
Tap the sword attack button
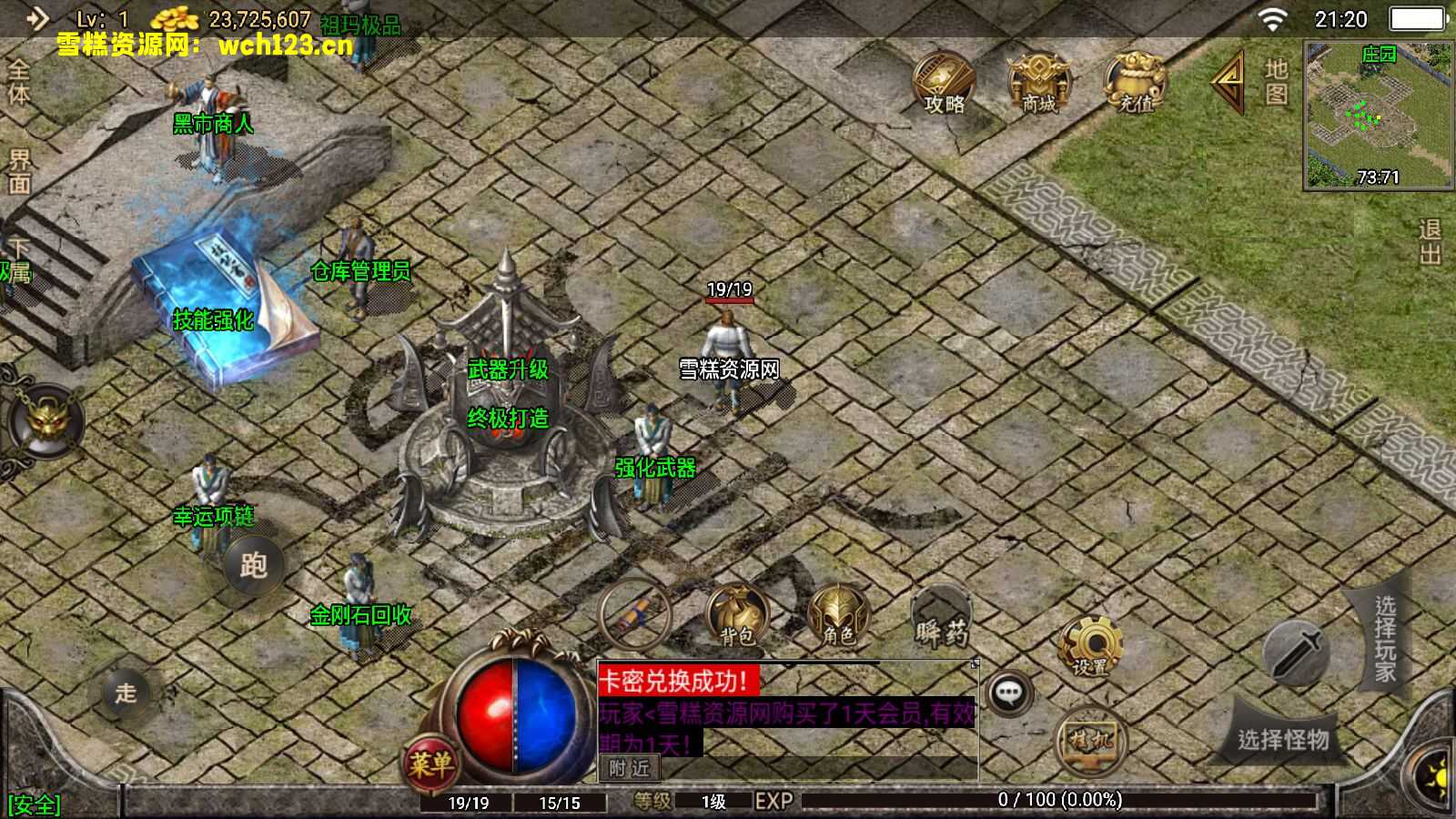[x=1296, y=652]
